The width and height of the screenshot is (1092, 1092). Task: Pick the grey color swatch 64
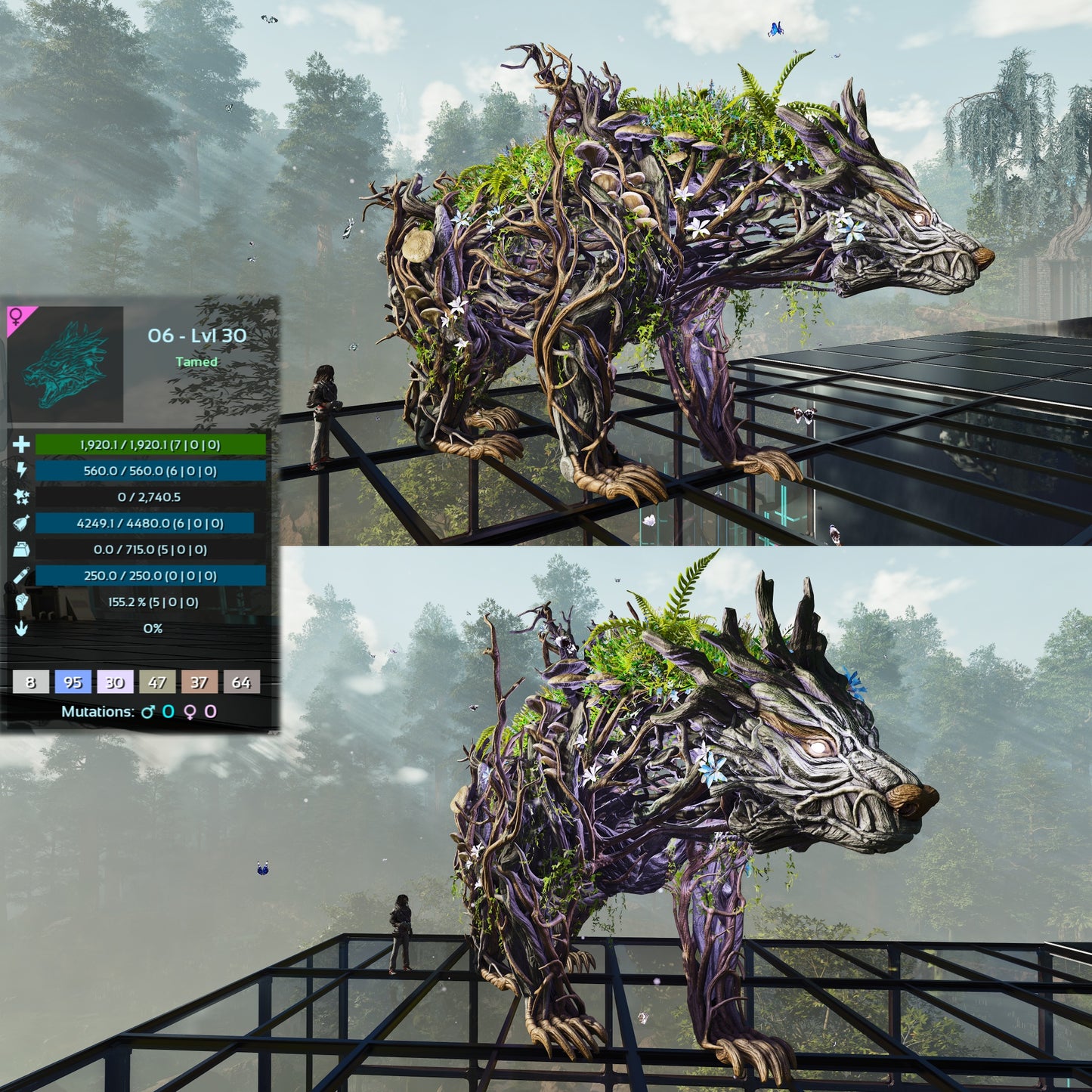click(x=241, y=682)
